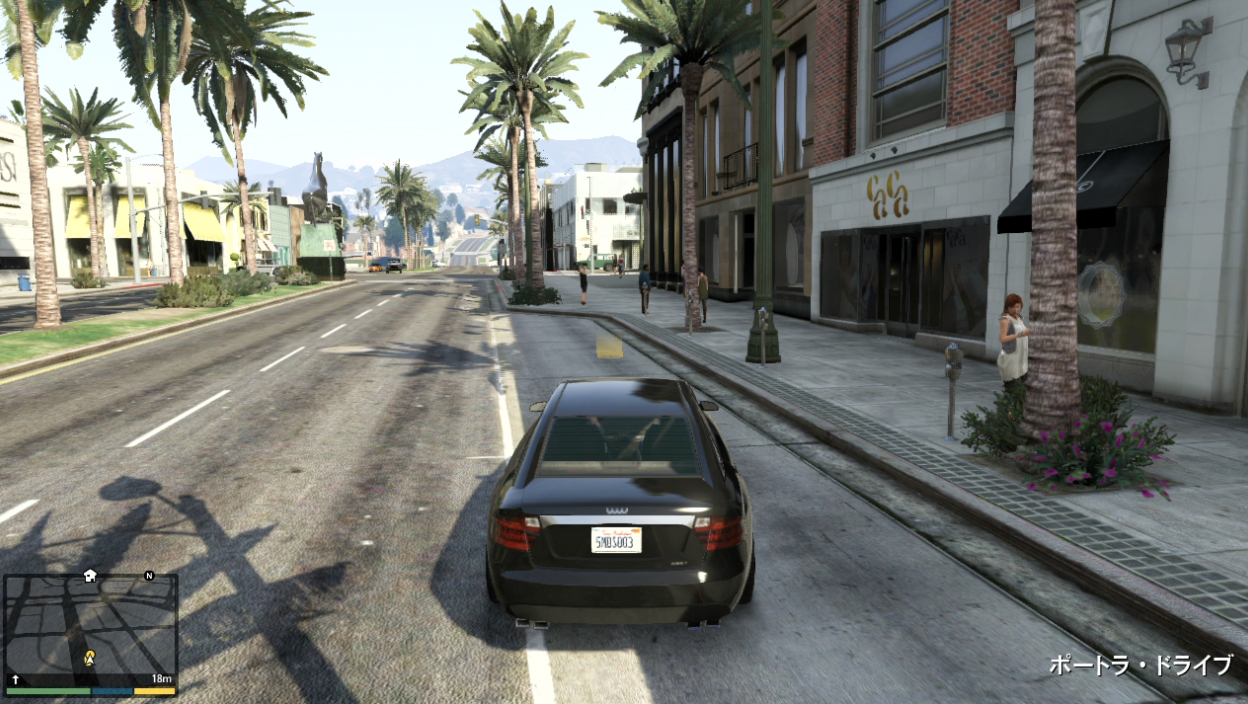1248x704 pixels.
Task: Click the north compass marker on minimap
Action: (x=149, y=576)
